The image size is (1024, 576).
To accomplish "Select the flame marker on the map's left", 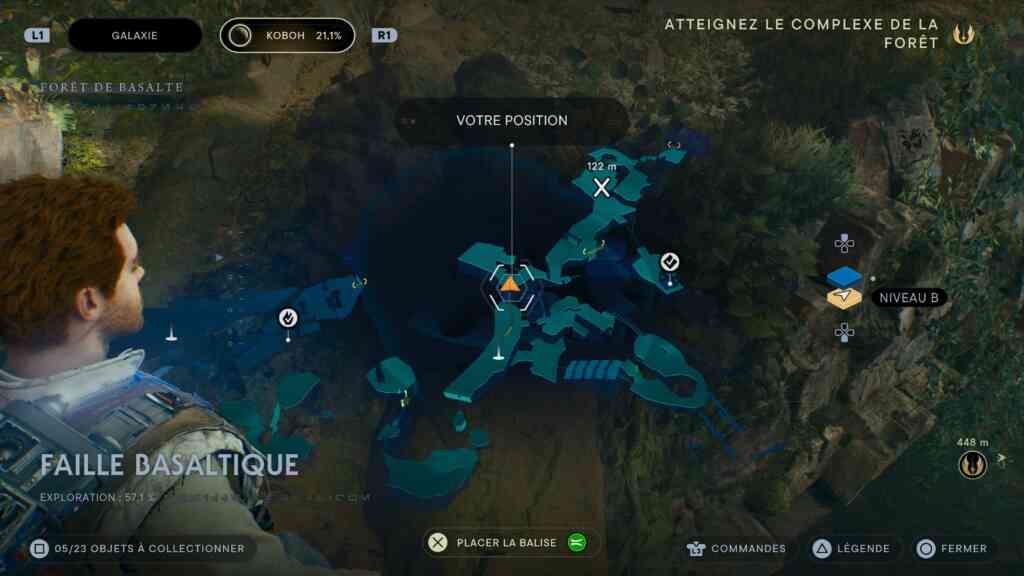I will (x=288, y=318).
